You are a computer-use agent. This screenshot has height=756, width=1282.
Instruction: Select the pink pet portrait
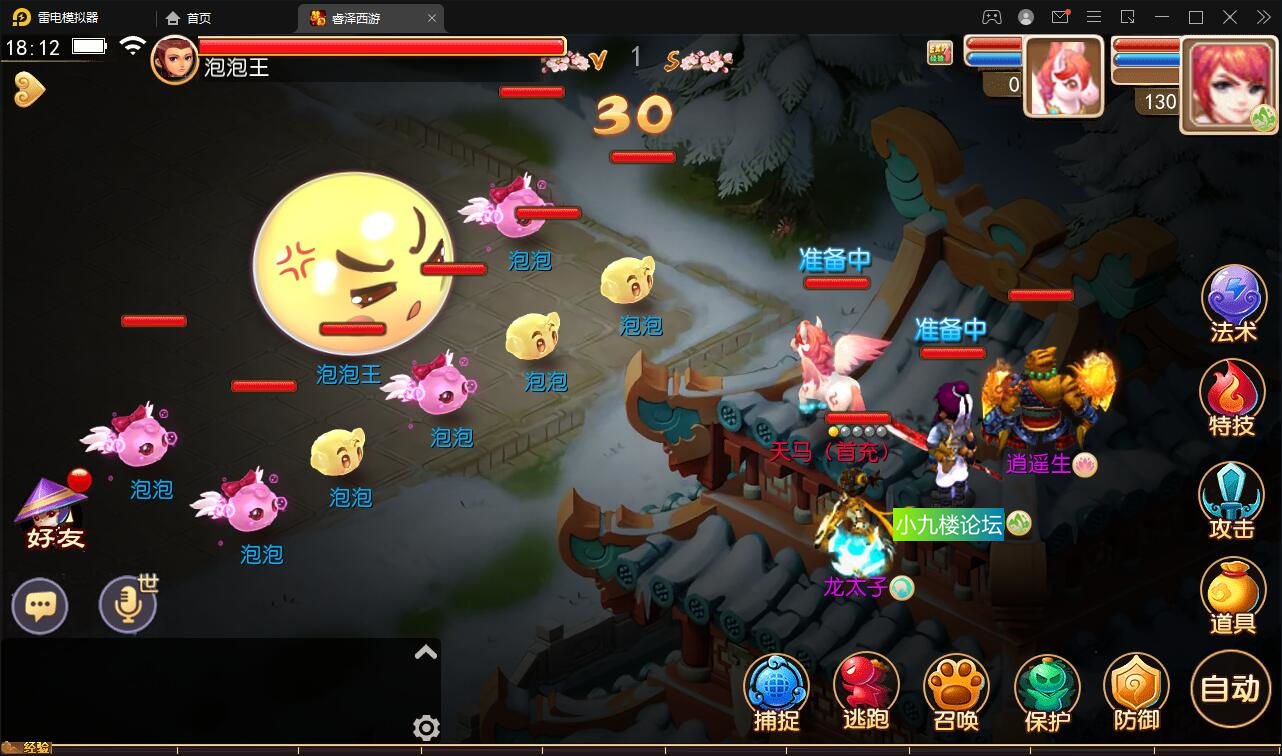(1063, 76)
